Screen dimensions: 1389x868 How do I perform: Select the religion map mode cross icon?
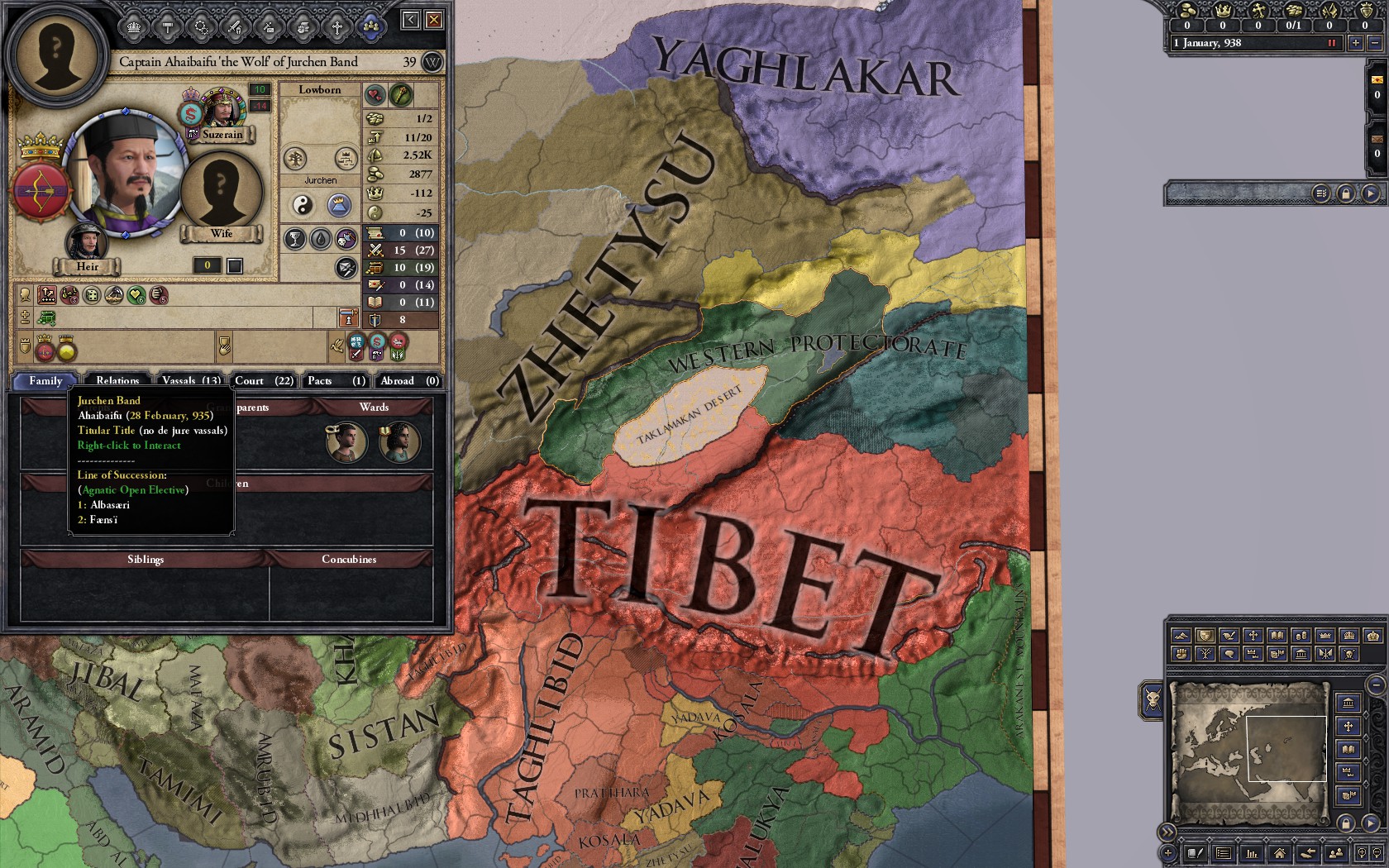[x=1252, y=637]
